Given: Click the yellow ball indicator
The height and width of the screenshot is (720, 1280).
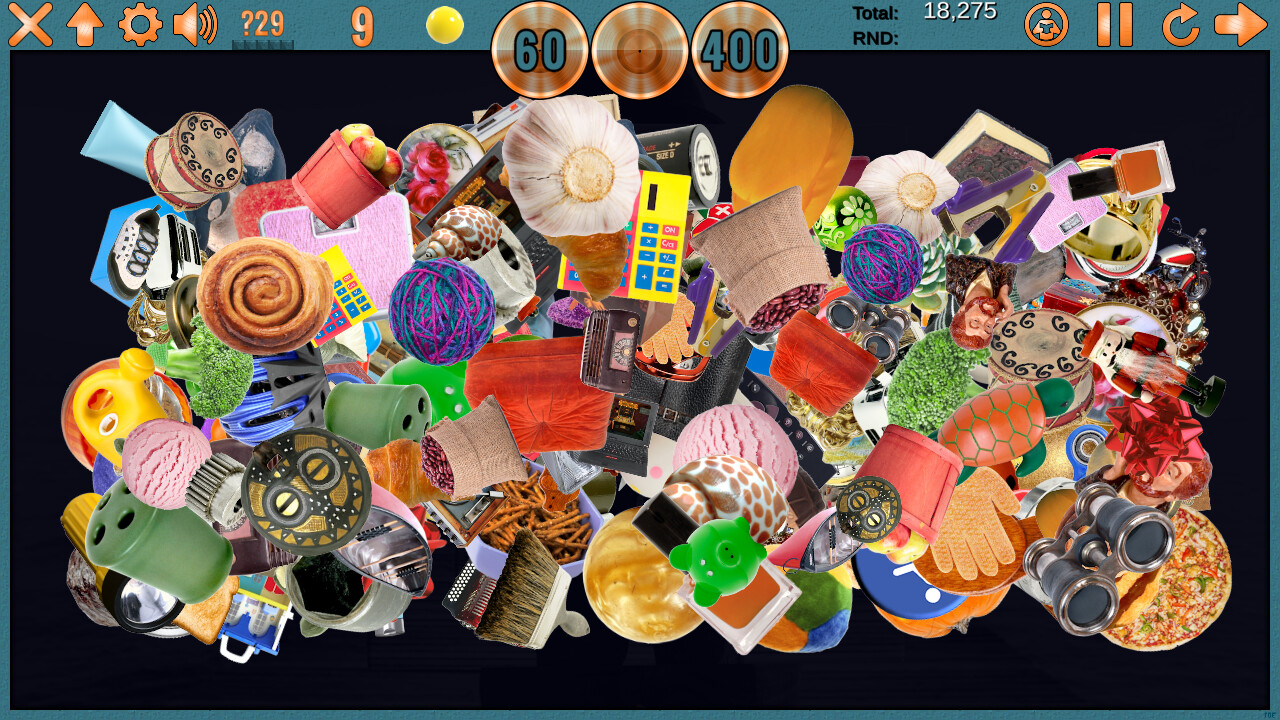Looking at the screenshot, I should pos(444,24).
